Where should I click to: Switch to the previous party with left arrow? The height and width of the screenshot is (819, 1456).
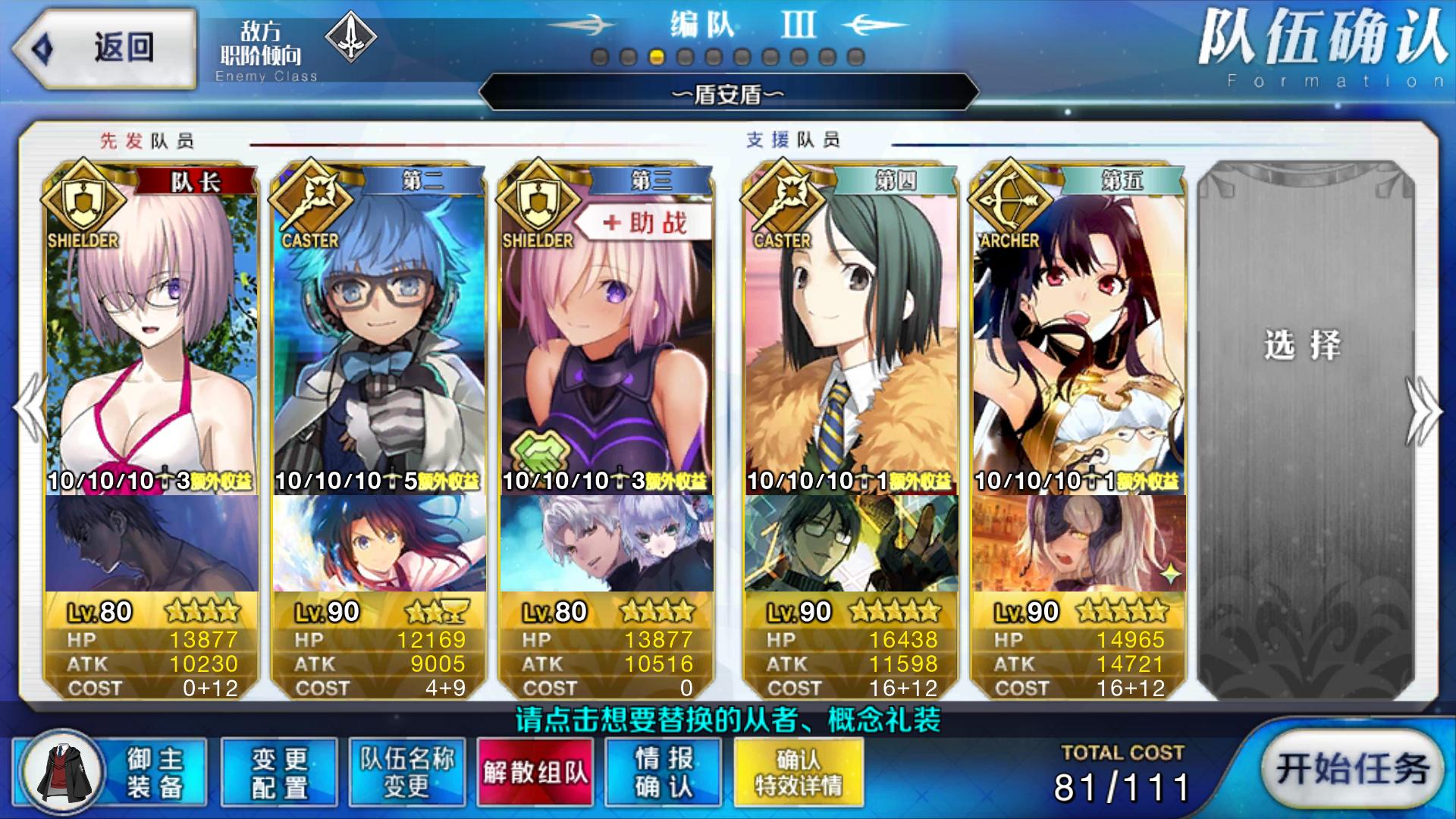pyautogui.click(x=30, y=409)
